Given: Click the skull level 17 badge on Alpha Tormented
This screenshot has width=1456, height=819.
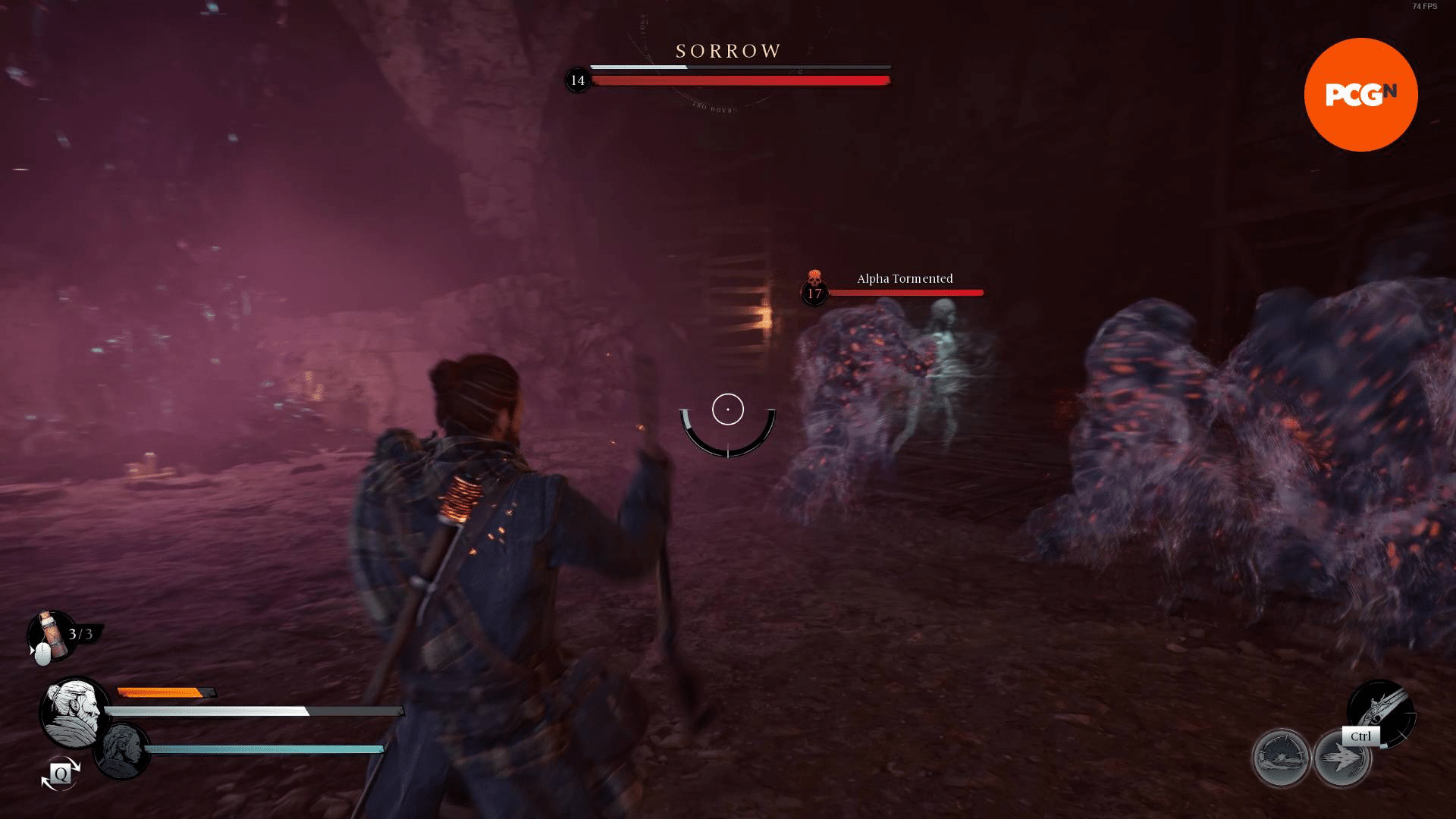Looking at the screenshot, I should [814, 291].
